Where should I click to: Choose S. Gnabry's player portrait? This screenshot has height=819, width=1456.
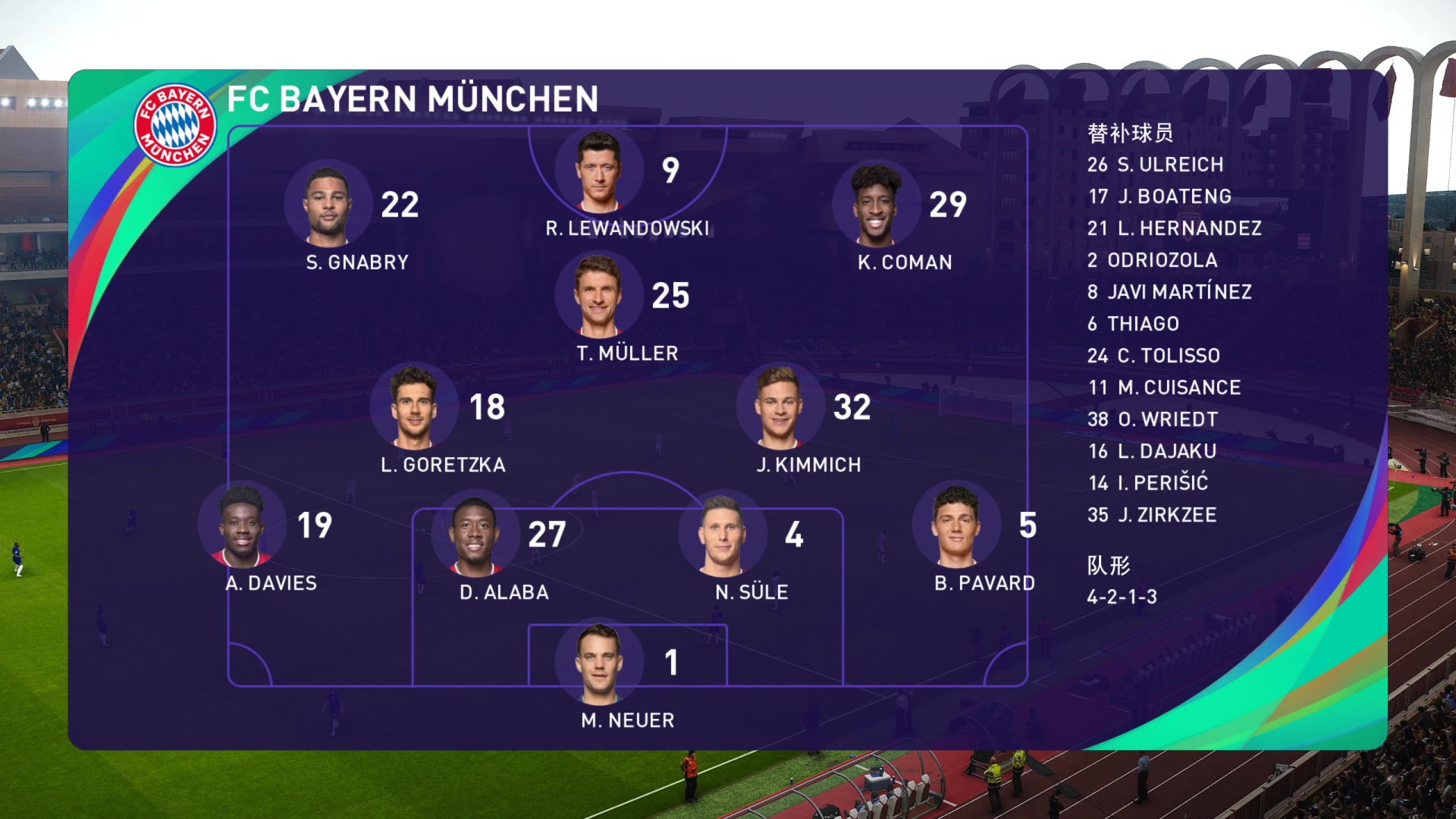(328, 206)
